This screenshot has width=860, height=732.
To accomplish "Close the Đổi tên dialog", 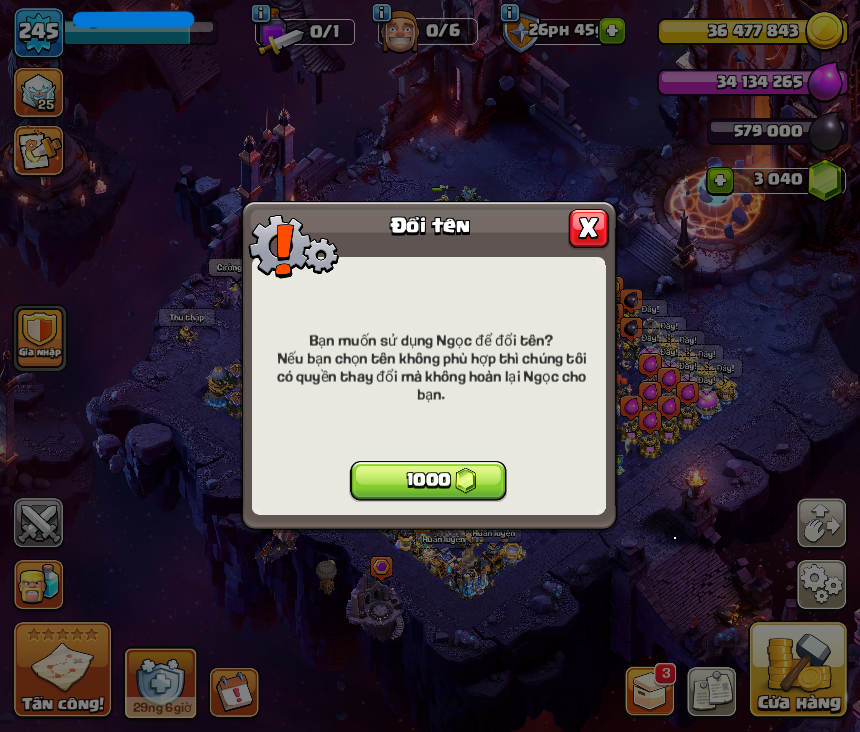I will pos(588,228).
